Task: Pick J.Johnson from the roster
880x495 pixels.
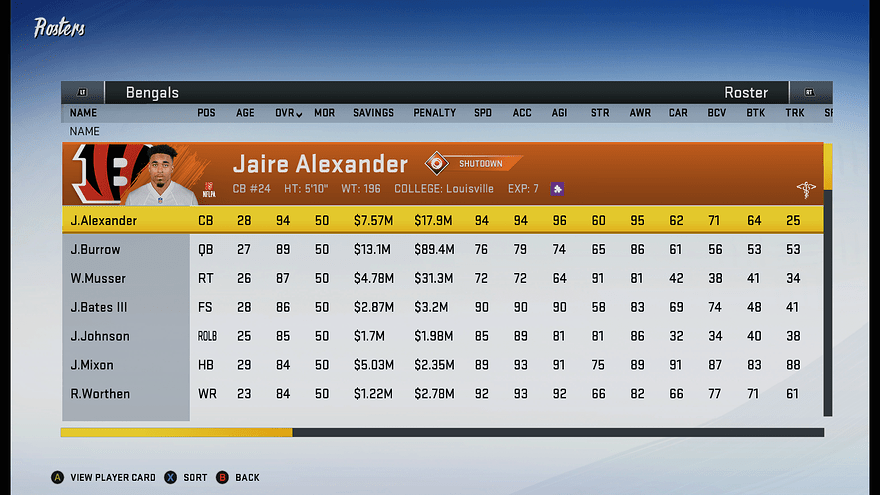Action: pos(100,336)
